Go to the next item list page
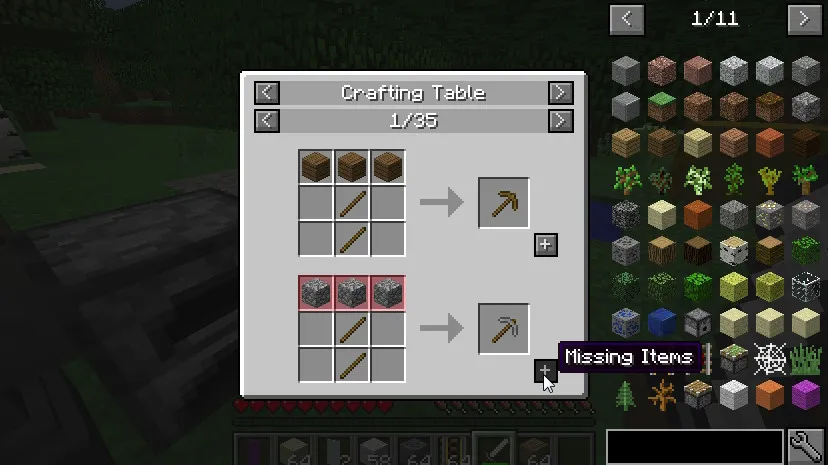 804,18
